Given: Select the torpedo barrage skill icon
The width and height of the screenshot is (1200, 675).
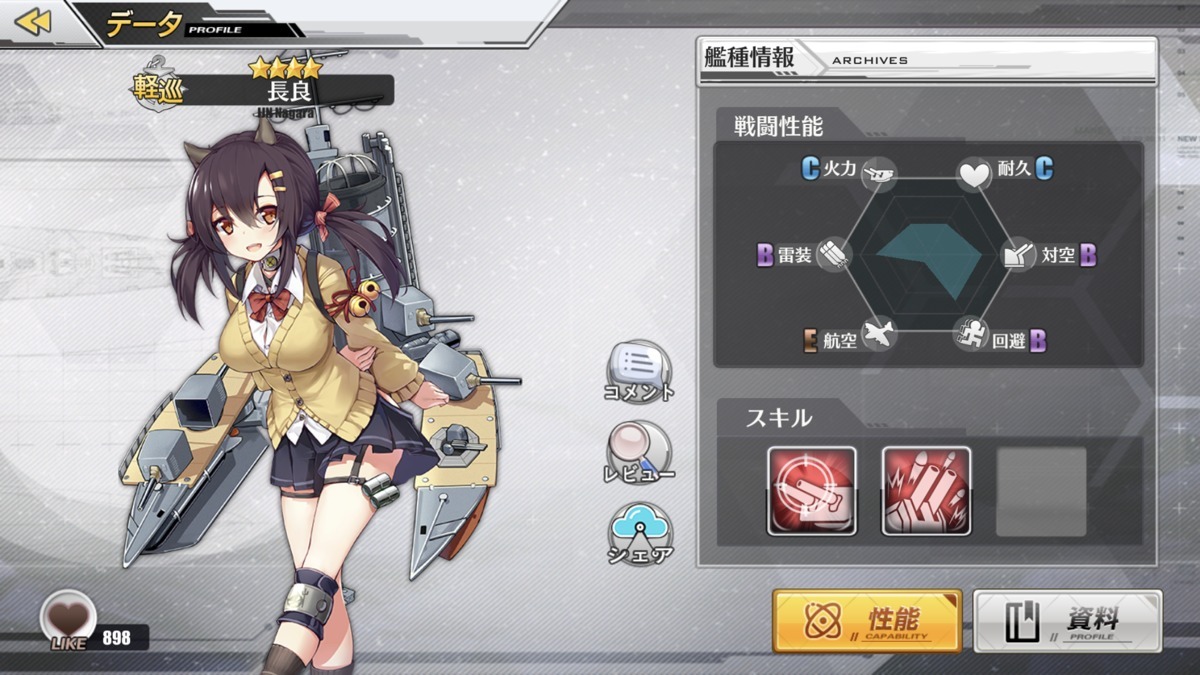Looking at the screenshot, I should coord(926,491).
